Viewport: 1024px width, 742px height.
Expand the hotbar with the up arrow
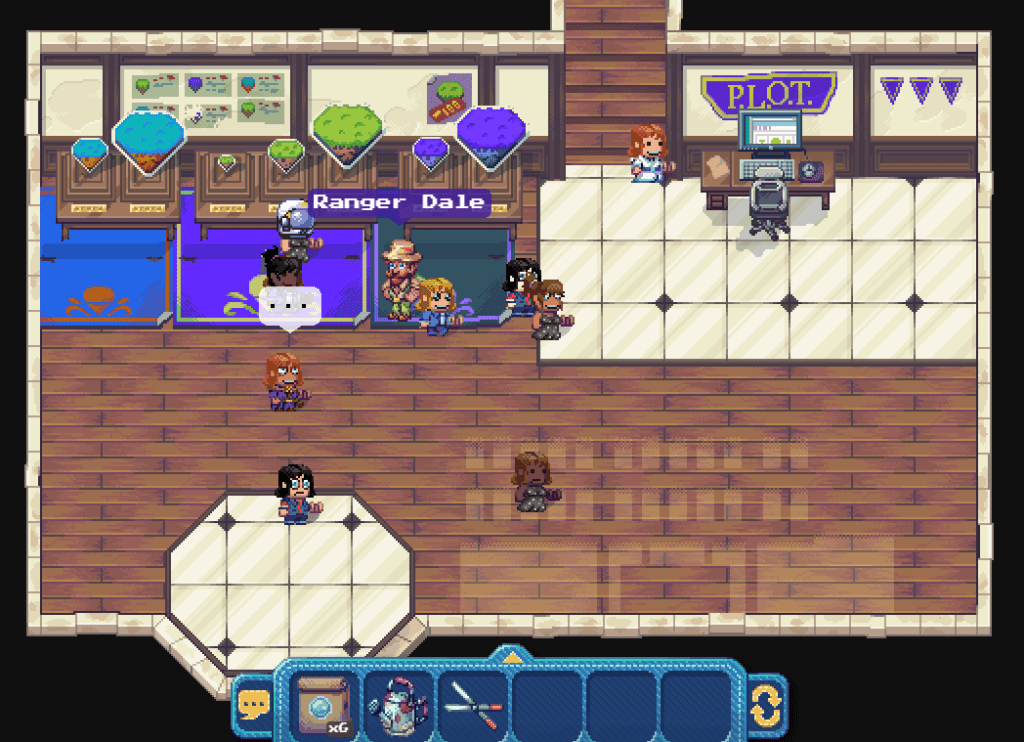511,657
